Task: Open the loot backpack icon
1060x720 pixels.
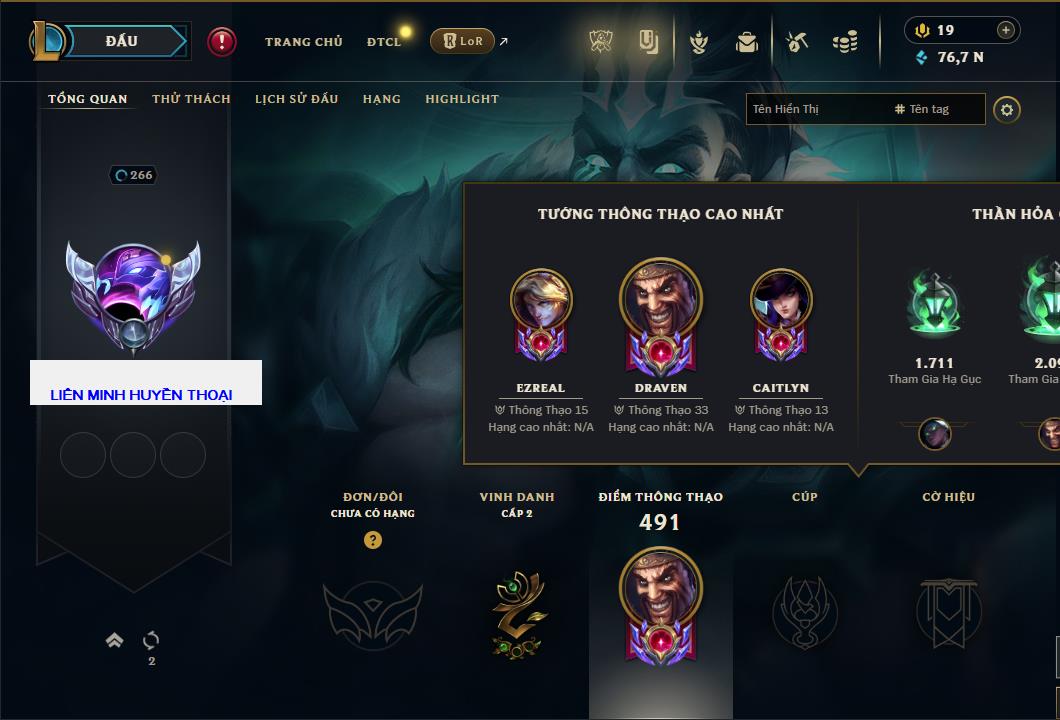Action: point(746,42)
